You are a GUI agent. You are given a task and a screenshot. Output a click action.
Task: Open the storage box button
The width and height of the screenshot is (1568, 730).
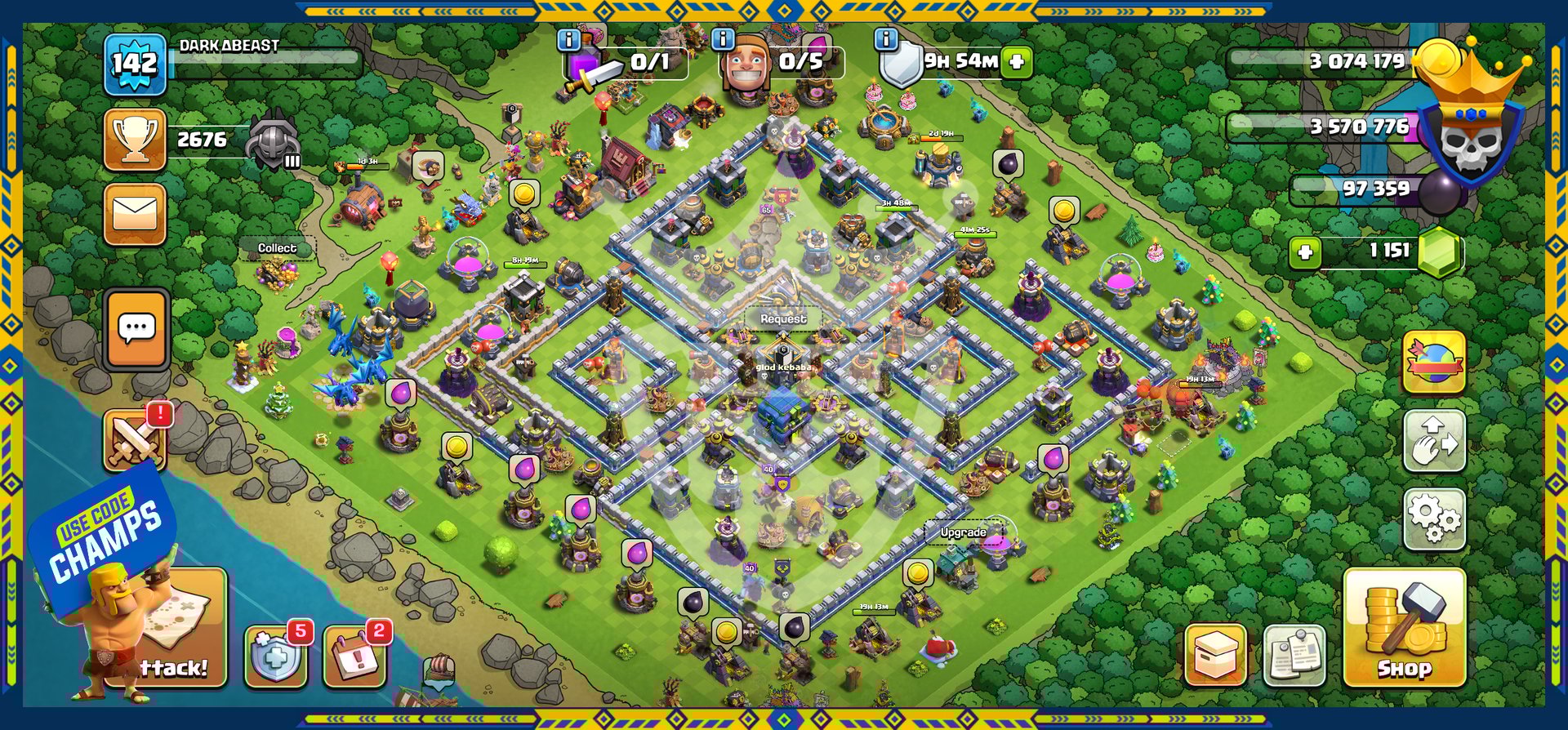pos(1215,655)
